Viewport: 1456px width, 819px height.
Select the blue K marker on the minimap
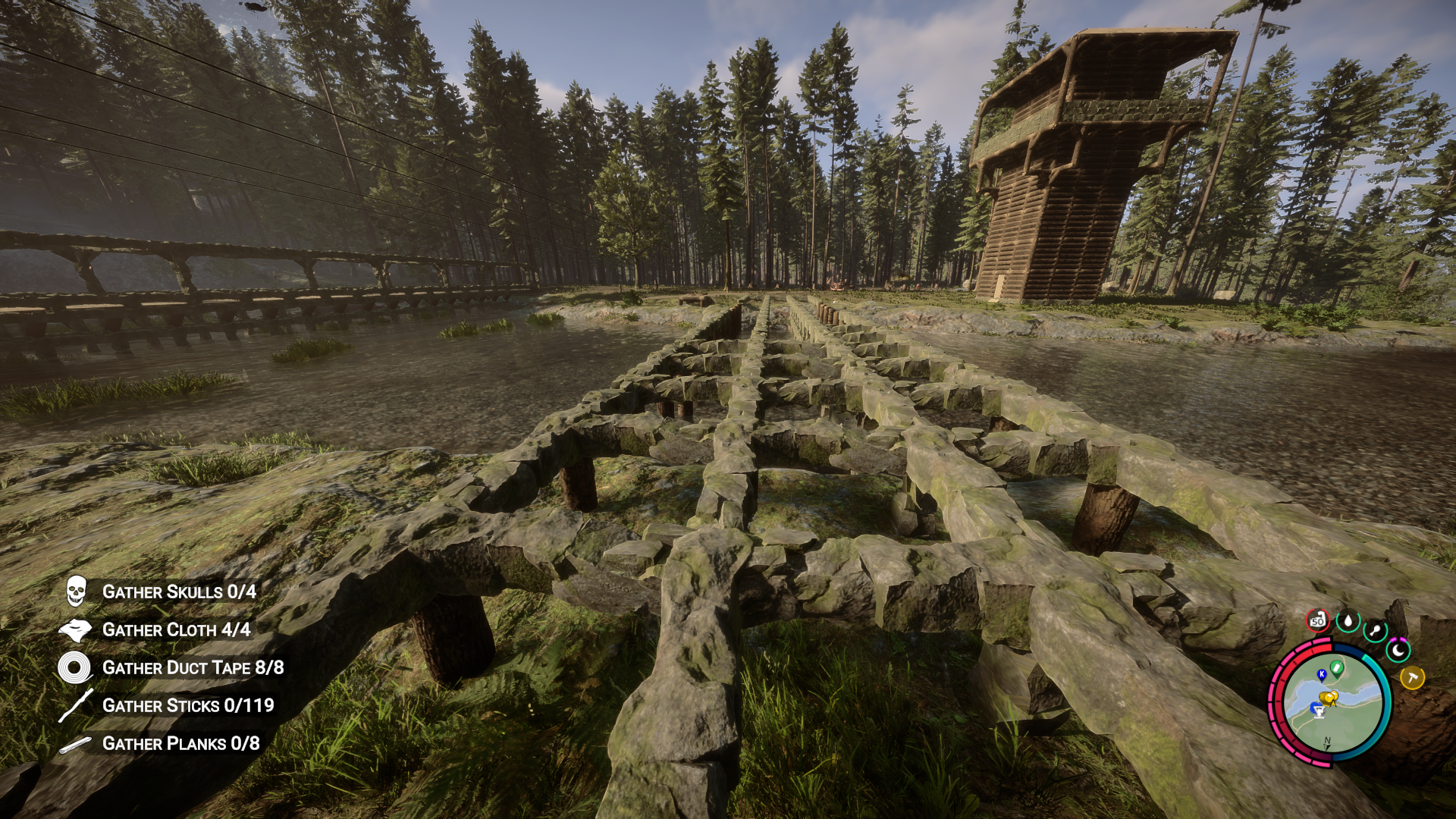(1322, 674)
